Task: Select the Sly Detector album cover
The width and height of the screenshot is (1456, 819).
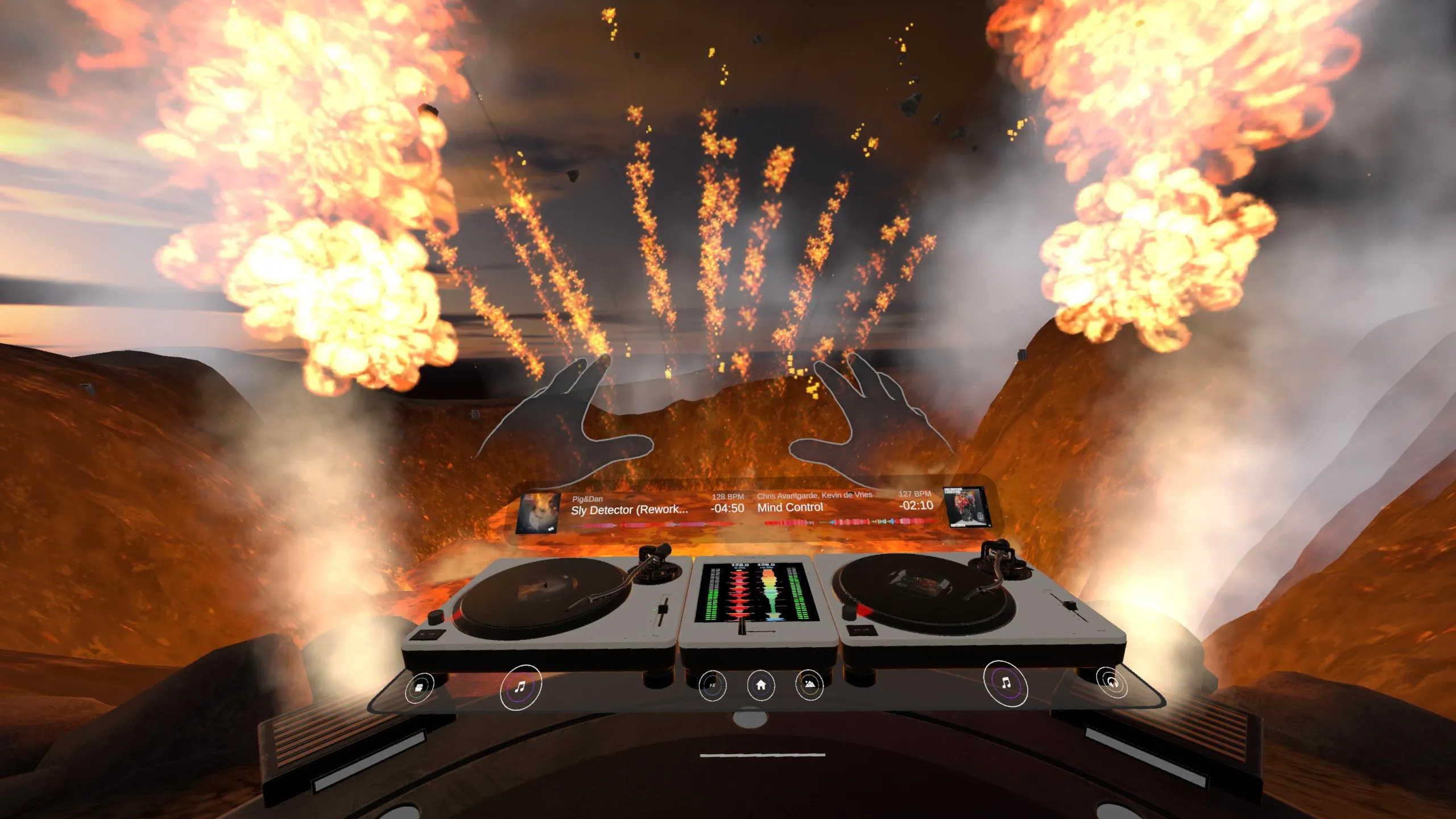Action: pos(537,514)
